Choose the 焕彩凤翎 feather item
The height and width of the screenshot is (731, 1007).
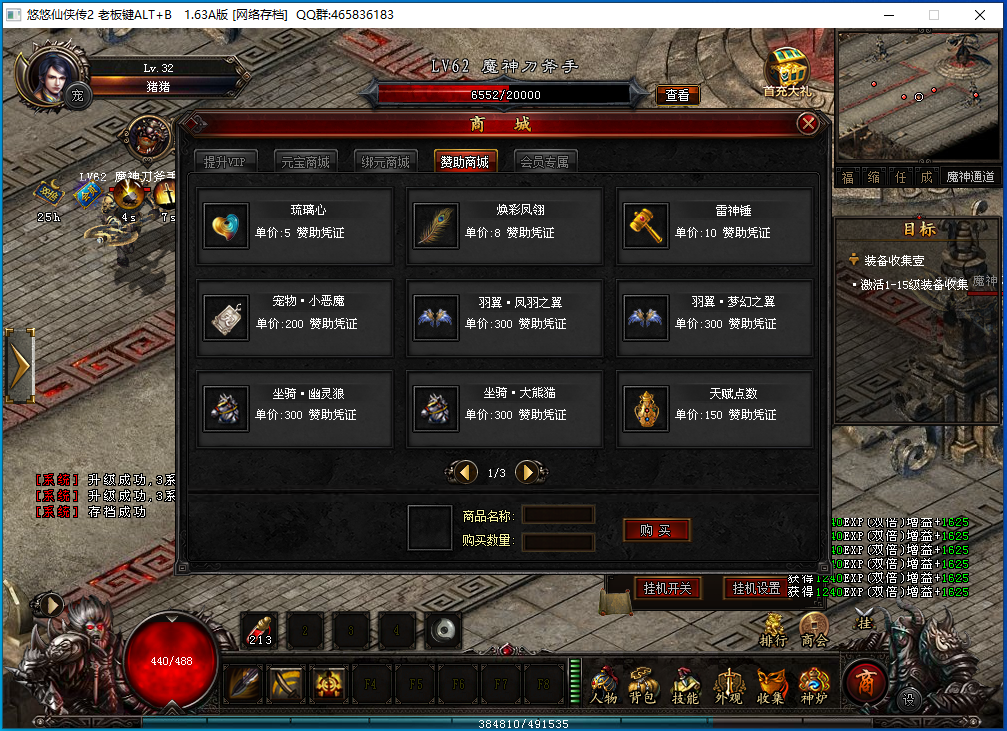click(x=504, y=225)
